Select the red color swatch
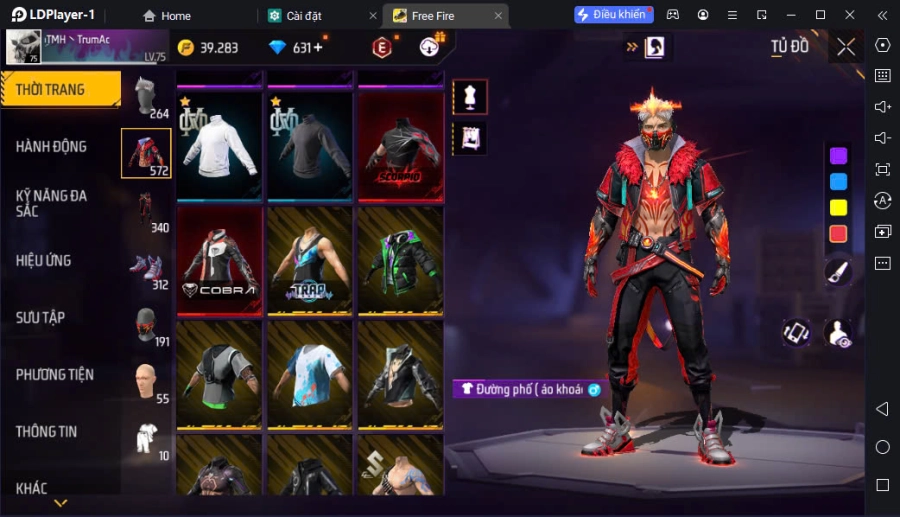 click(x=838, y=233)
